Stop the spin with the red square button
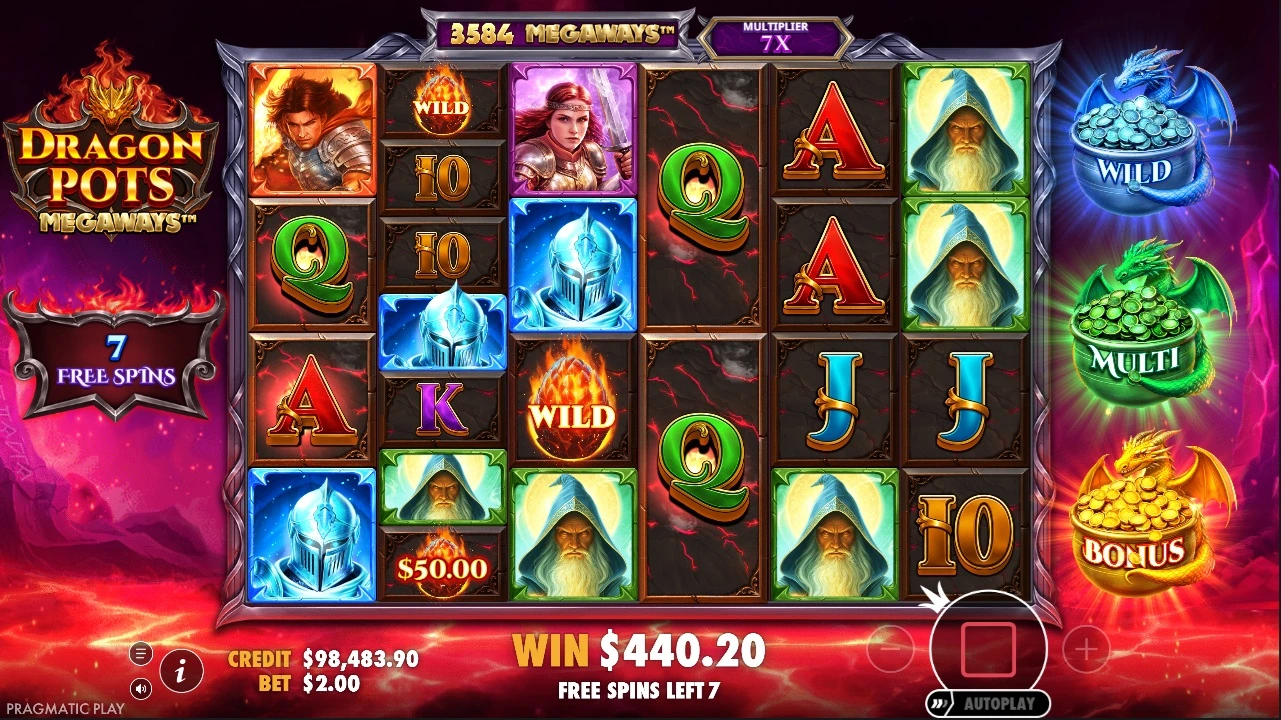This screenshot has height=720, width=1281. [988, 649]
